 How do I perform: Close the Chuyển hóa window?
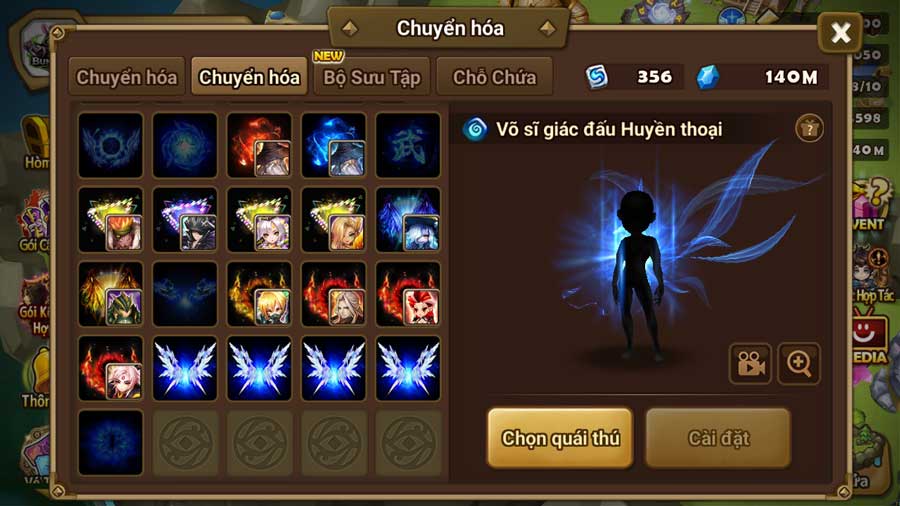[840, 34]
